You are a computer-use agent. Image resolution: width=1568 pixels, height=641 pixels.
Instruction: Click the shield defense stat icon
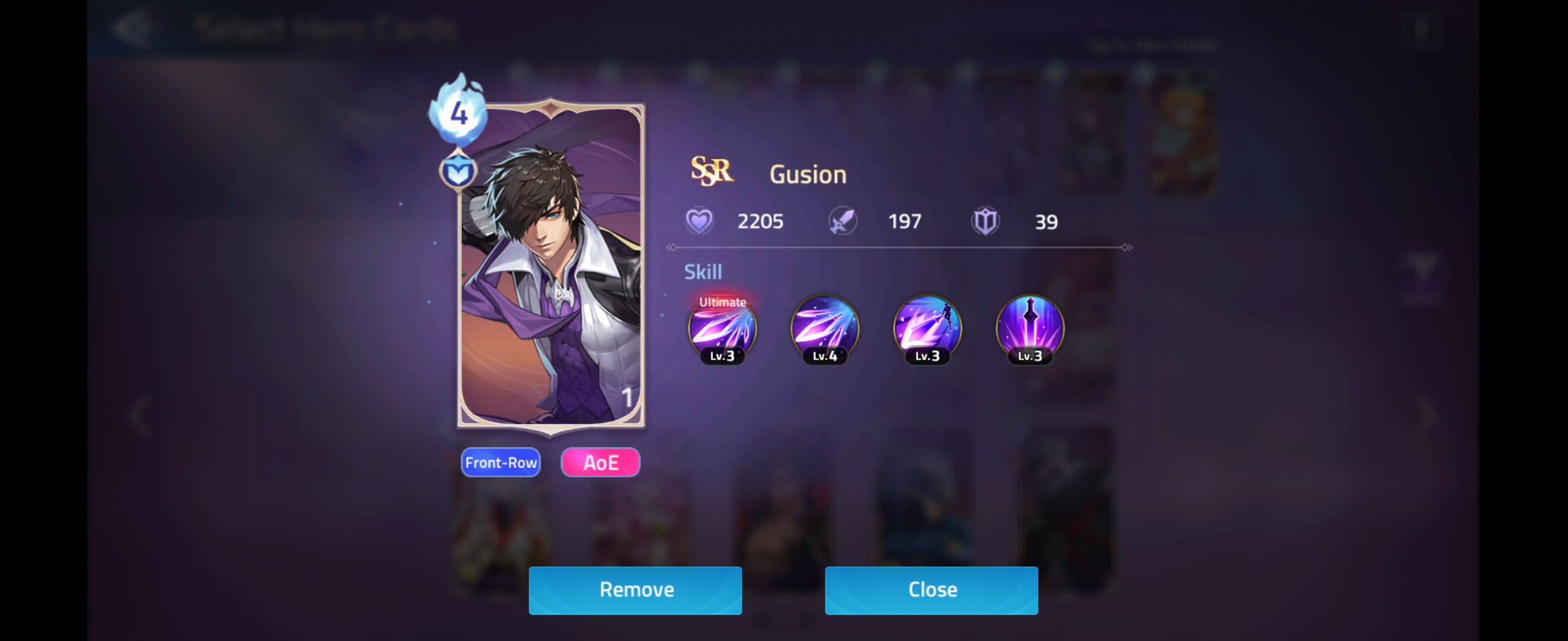986,220
